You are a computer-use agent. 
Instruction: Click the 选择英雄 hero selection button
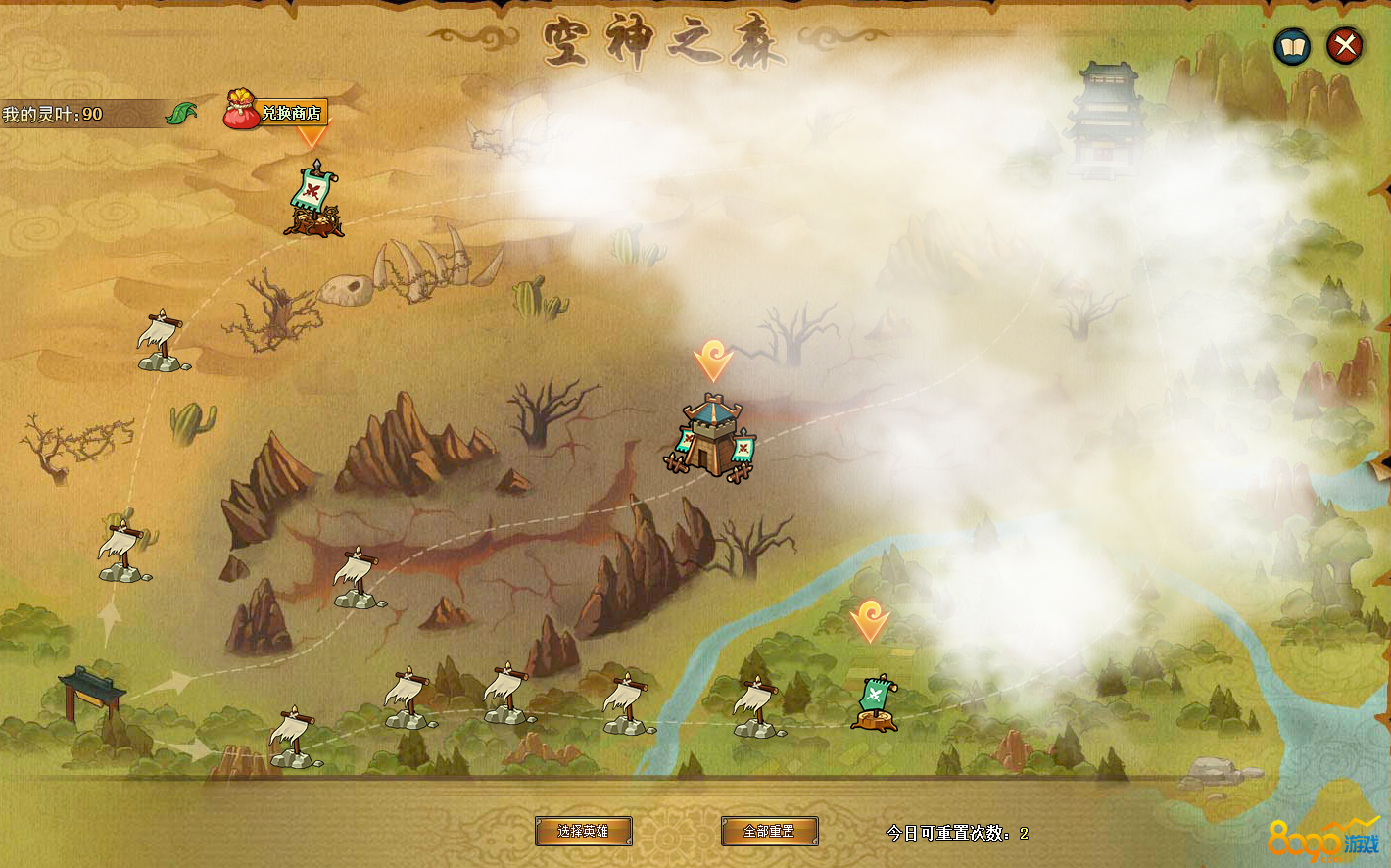click(583, 831)
